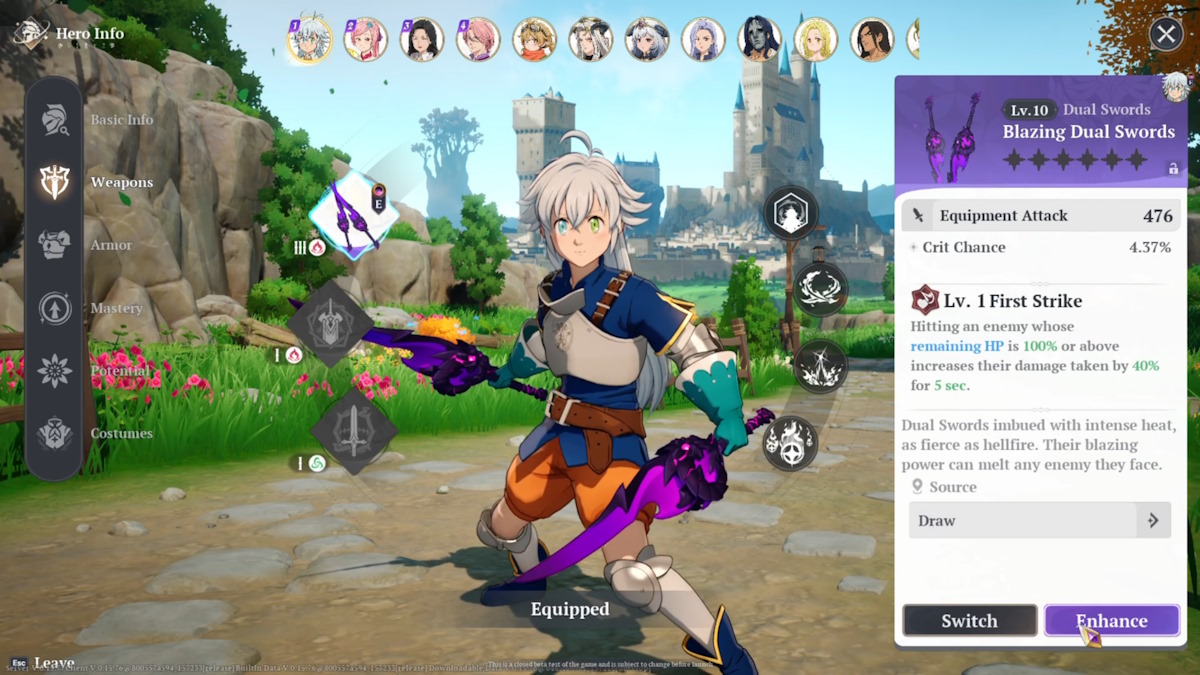Open the Armor tab

tap(55, 245)
